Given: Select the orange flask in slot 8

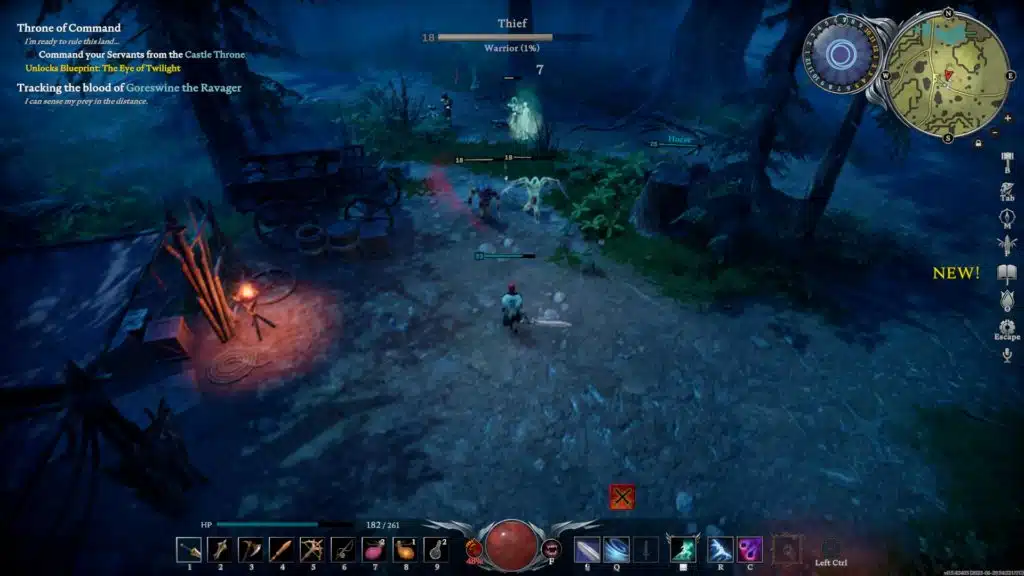Looking at the screenshot, I should pos(405,549).
